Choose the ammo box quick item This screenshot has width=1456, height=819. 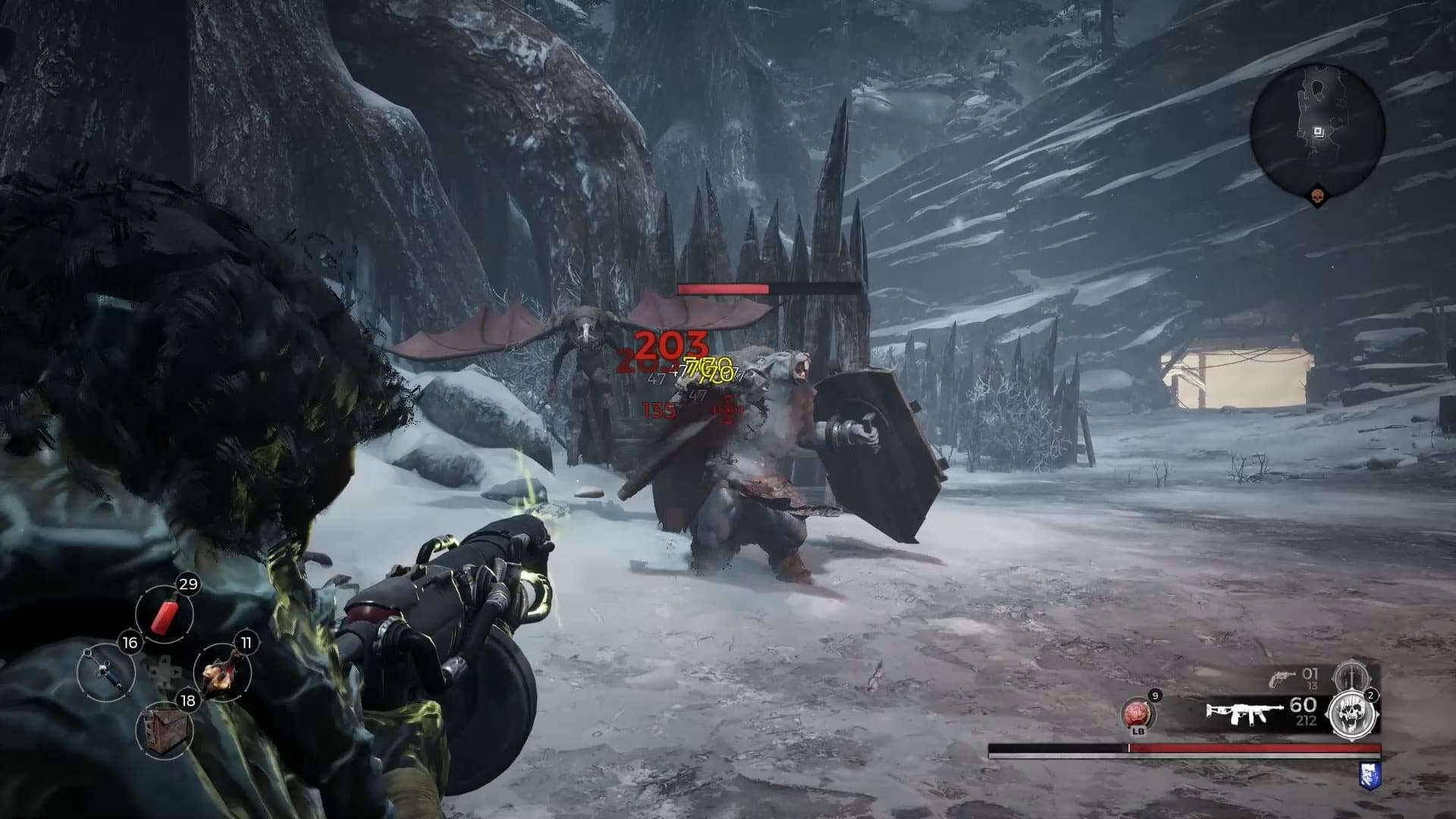164,730
